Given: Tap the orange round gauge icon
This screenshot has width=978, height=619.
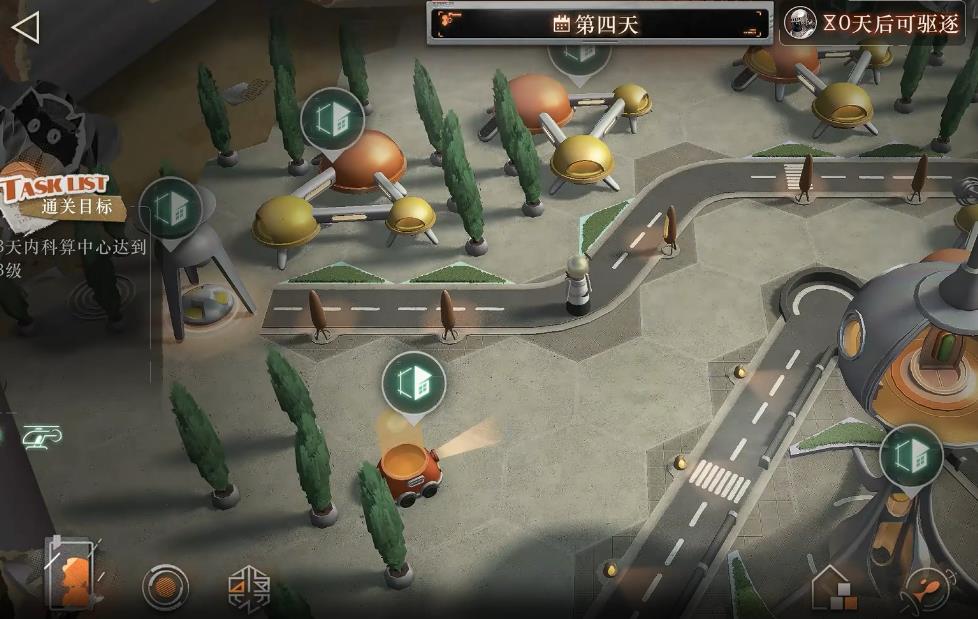Looking at the screenshot, I should pos(927,589).
